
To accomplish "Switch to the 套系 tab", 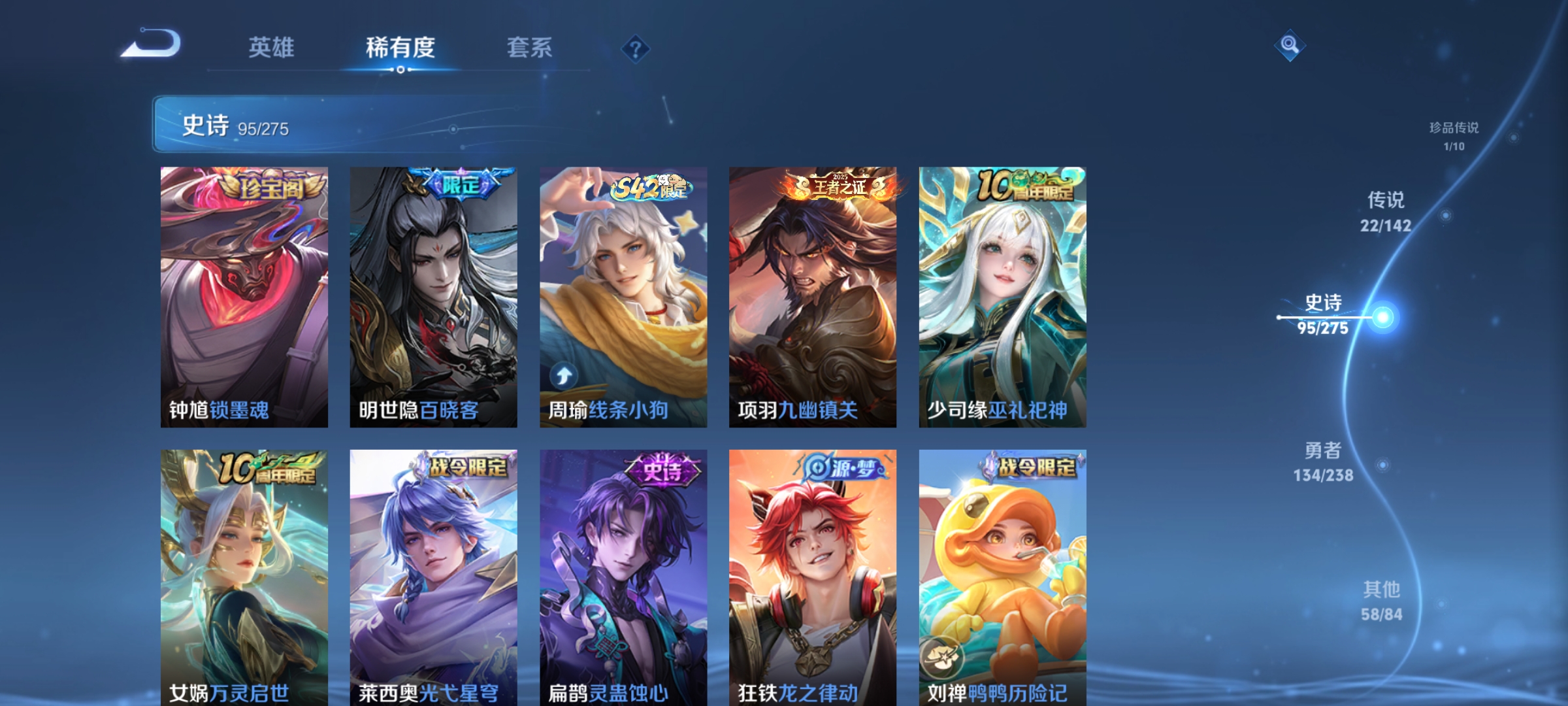I will (x=529, y=47).
